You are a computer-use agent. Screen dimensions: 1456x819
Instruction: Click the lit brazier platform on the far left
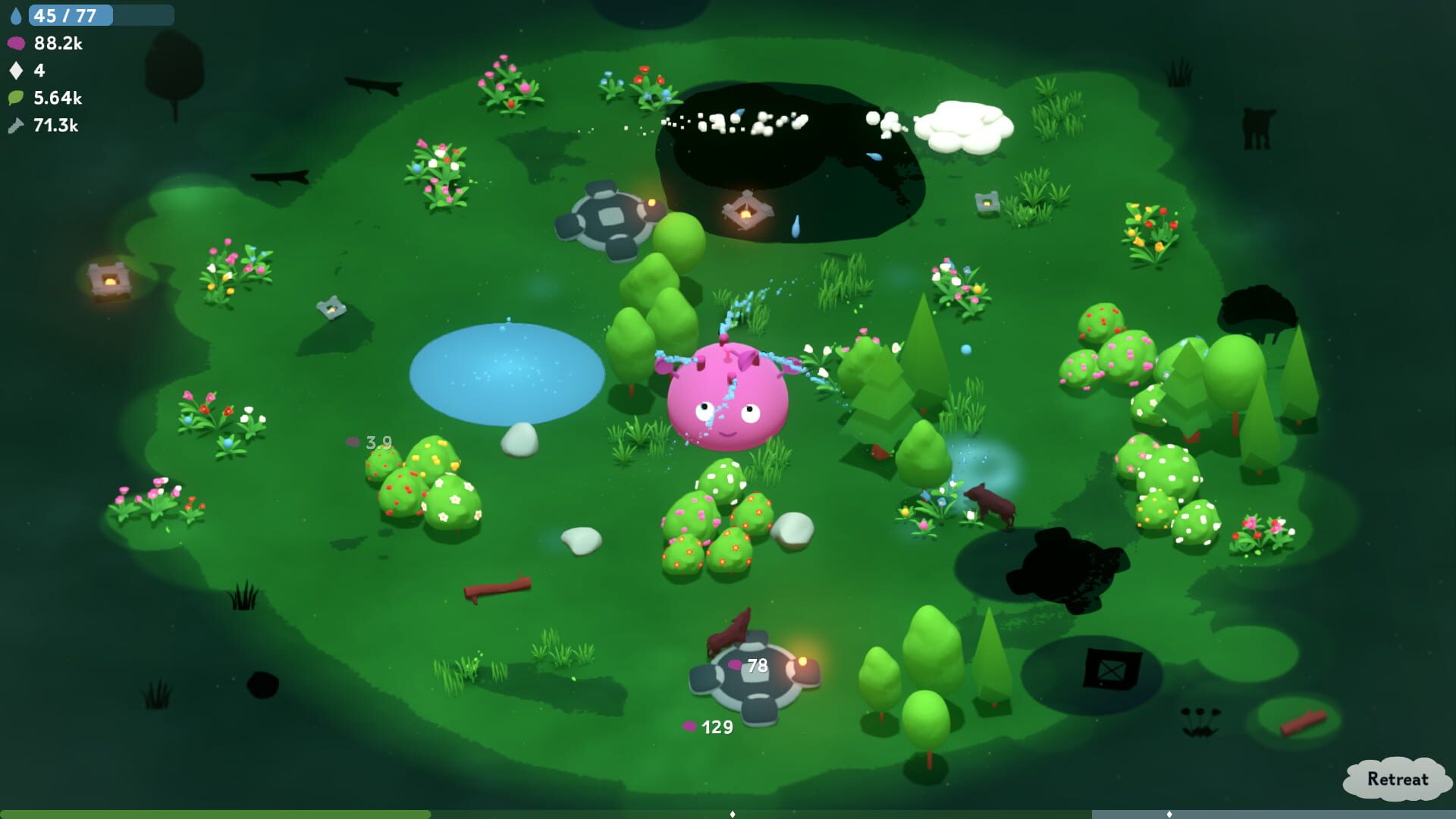[x=108, y=281]
